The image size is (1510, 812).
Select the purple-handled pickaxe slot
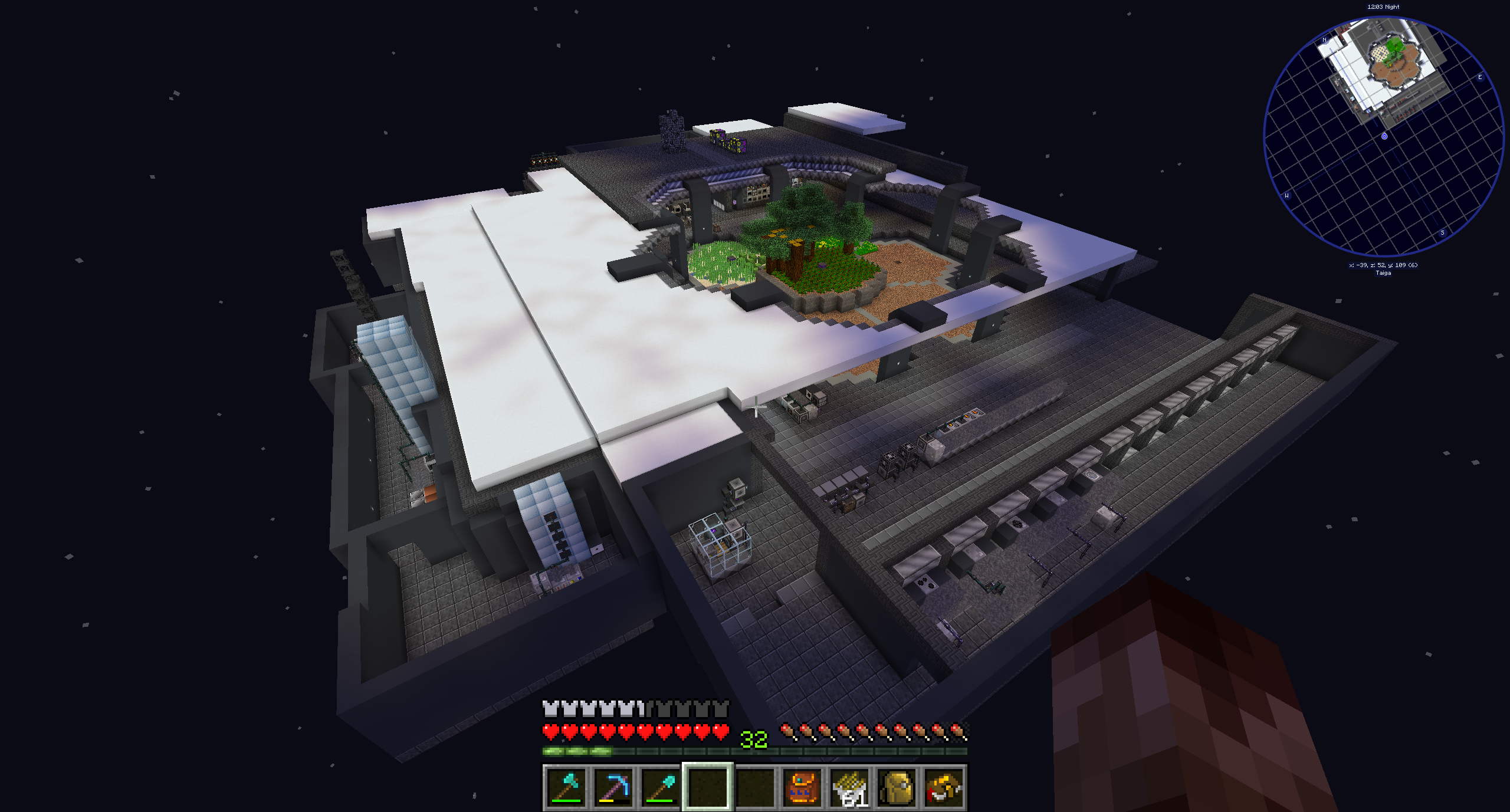tap(614, 787)
